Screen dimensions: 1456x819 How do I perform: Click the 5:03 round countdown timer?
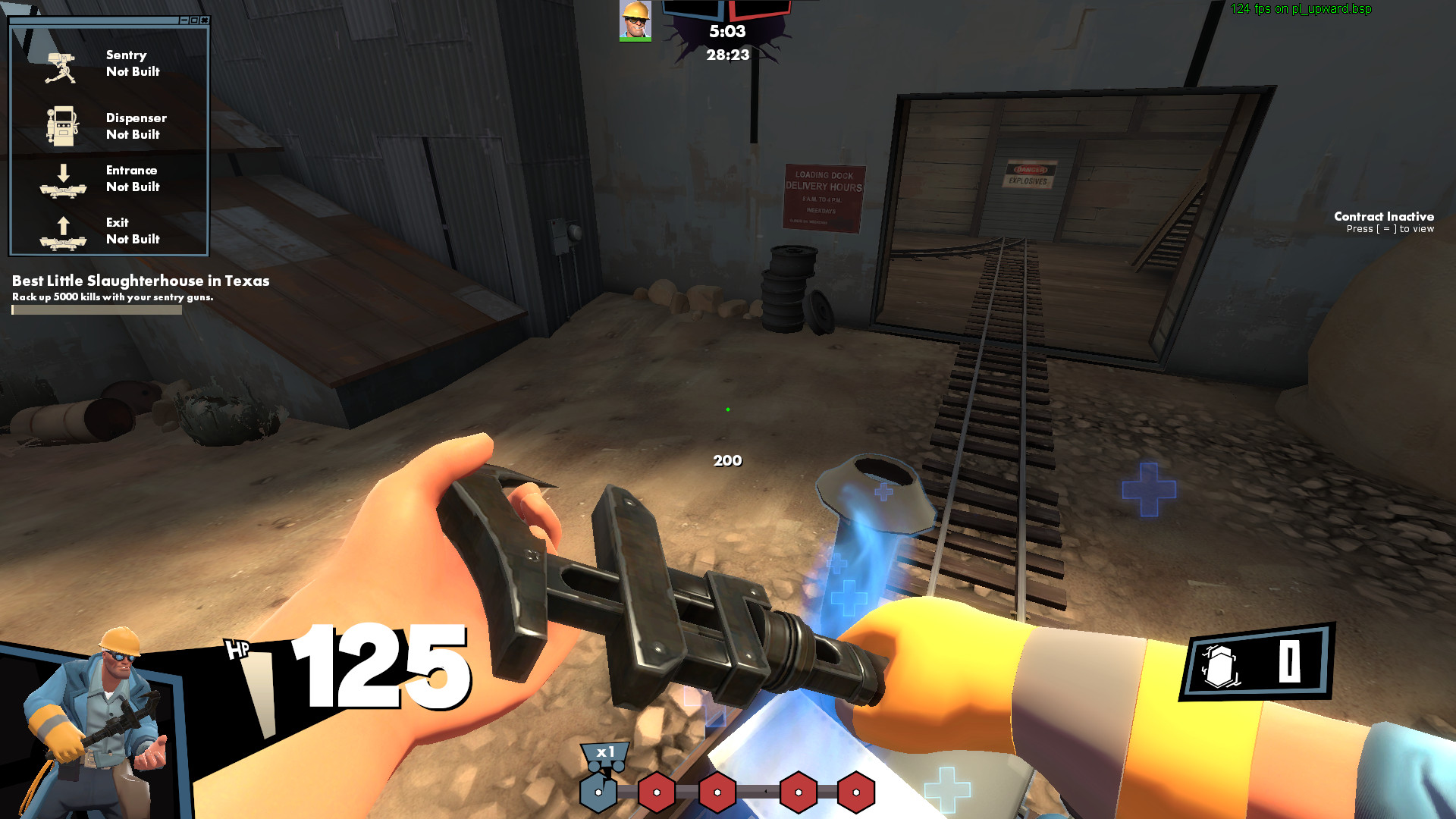coord(726,33)
